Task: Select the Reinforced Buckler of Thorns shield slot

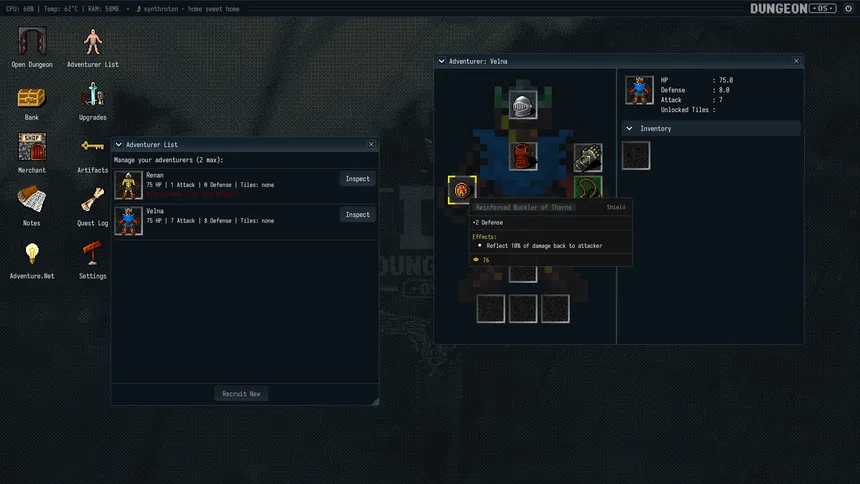Action: 461,189
